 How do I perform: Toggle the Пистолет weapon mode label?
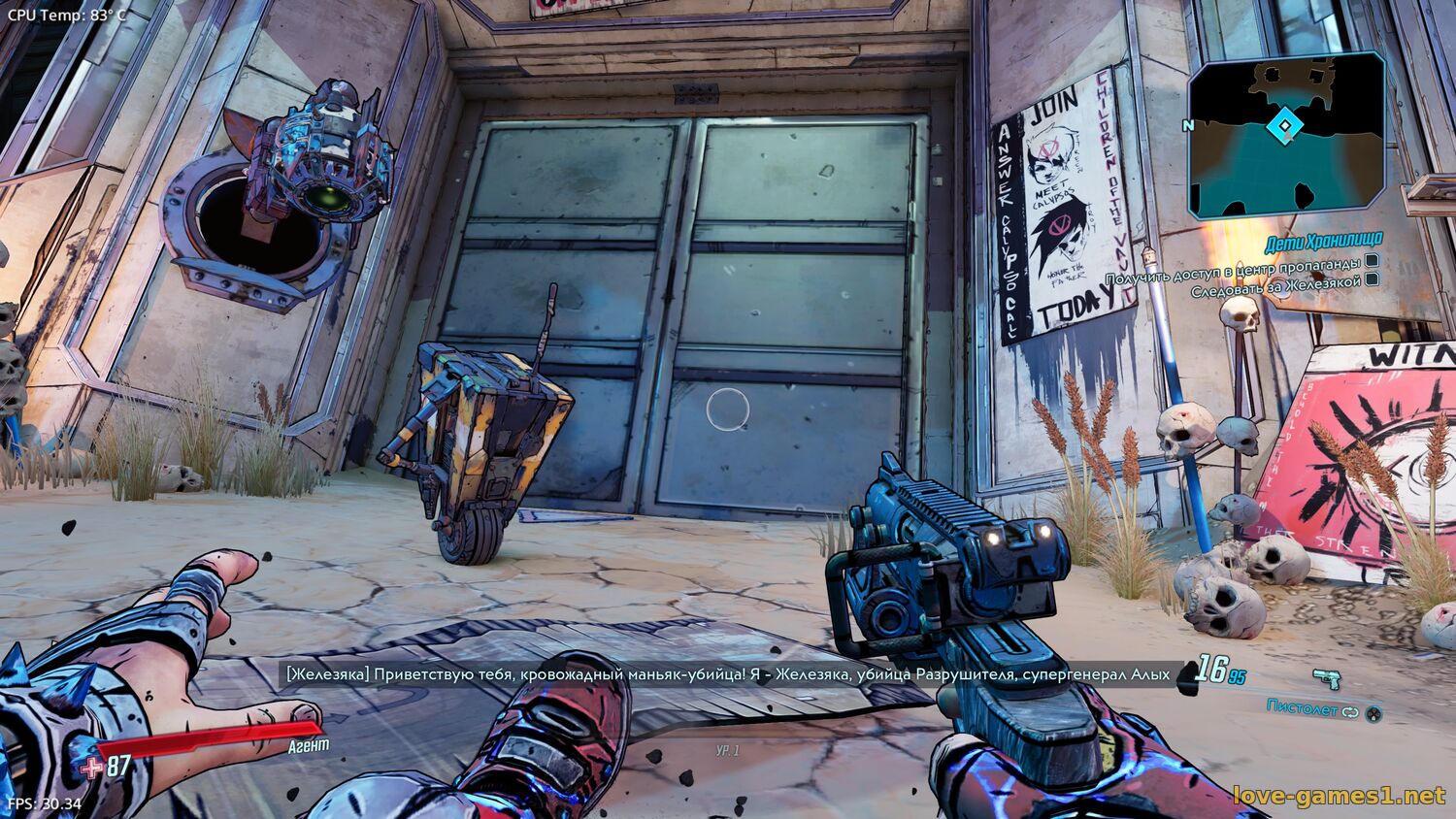[1303, 707]
